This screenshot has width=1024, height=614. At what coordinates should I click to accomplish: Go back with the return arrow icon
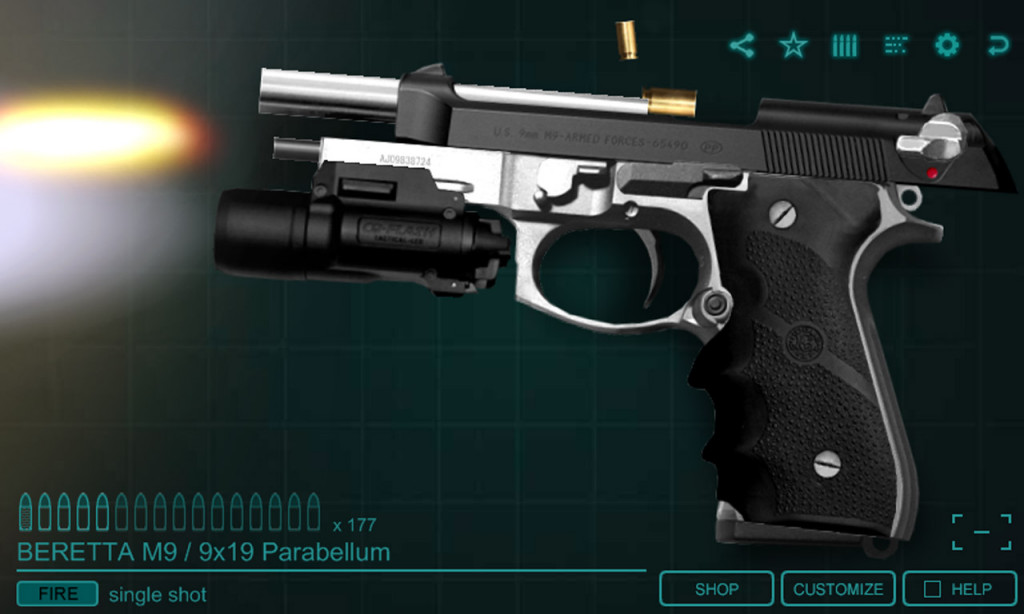[997, 45]
